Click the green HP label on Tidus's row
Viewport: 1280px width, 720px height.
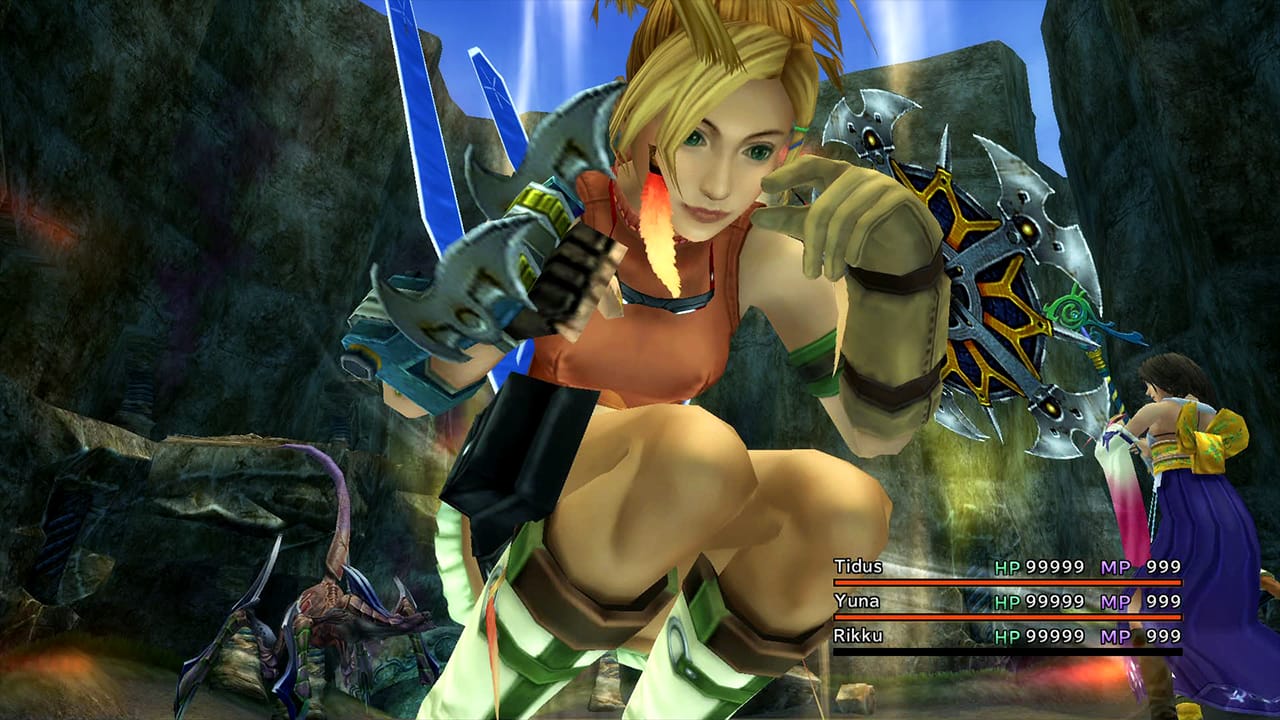pos(1006,565)
